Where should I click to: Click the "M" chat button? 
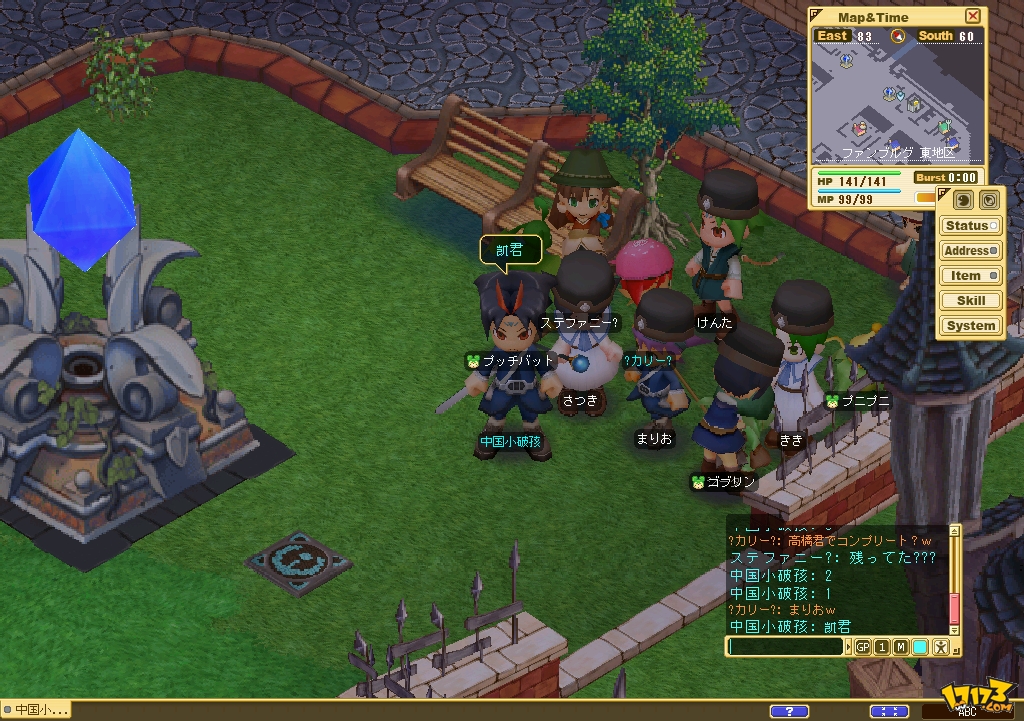coord(901,647)
